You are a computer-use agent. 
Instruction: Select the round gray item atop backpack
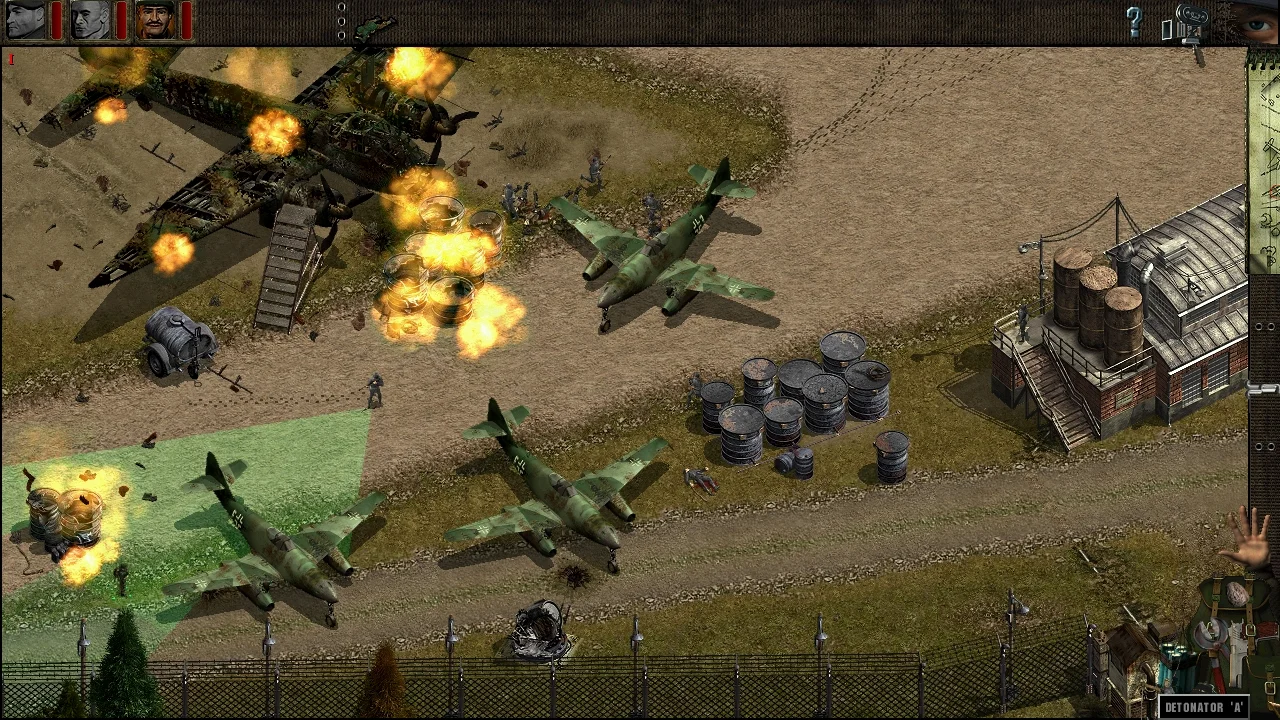tap(1238, 594)
